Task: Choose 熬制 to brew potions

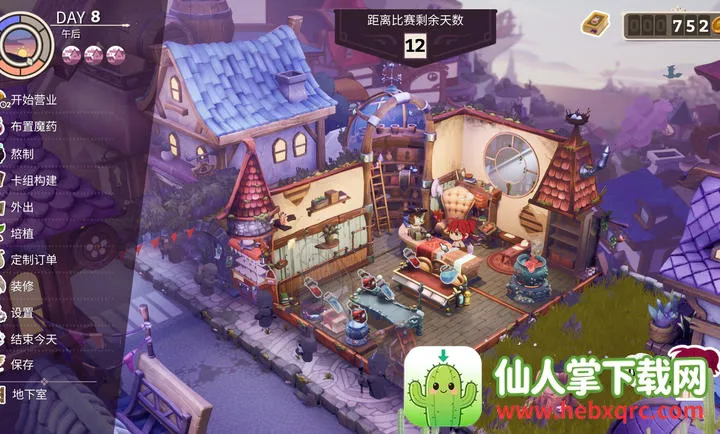Action: (x=22, y=153)
